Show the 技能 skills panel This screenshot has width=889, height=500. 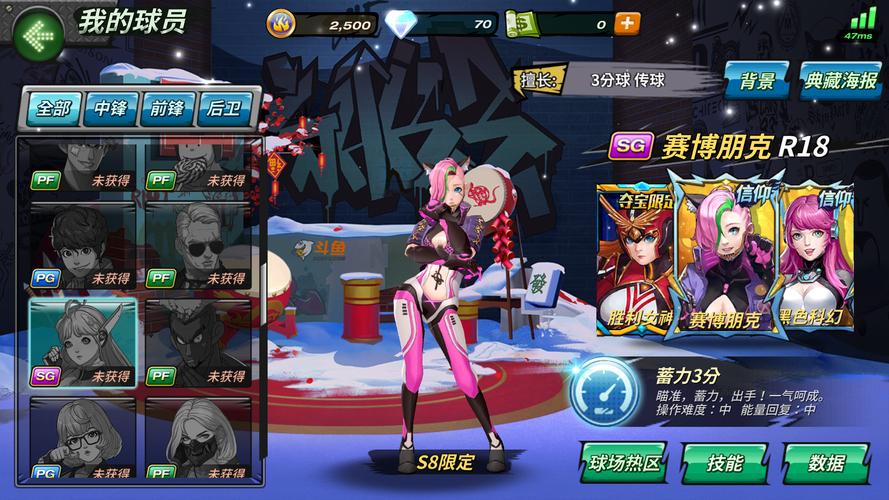coord(724,463)
